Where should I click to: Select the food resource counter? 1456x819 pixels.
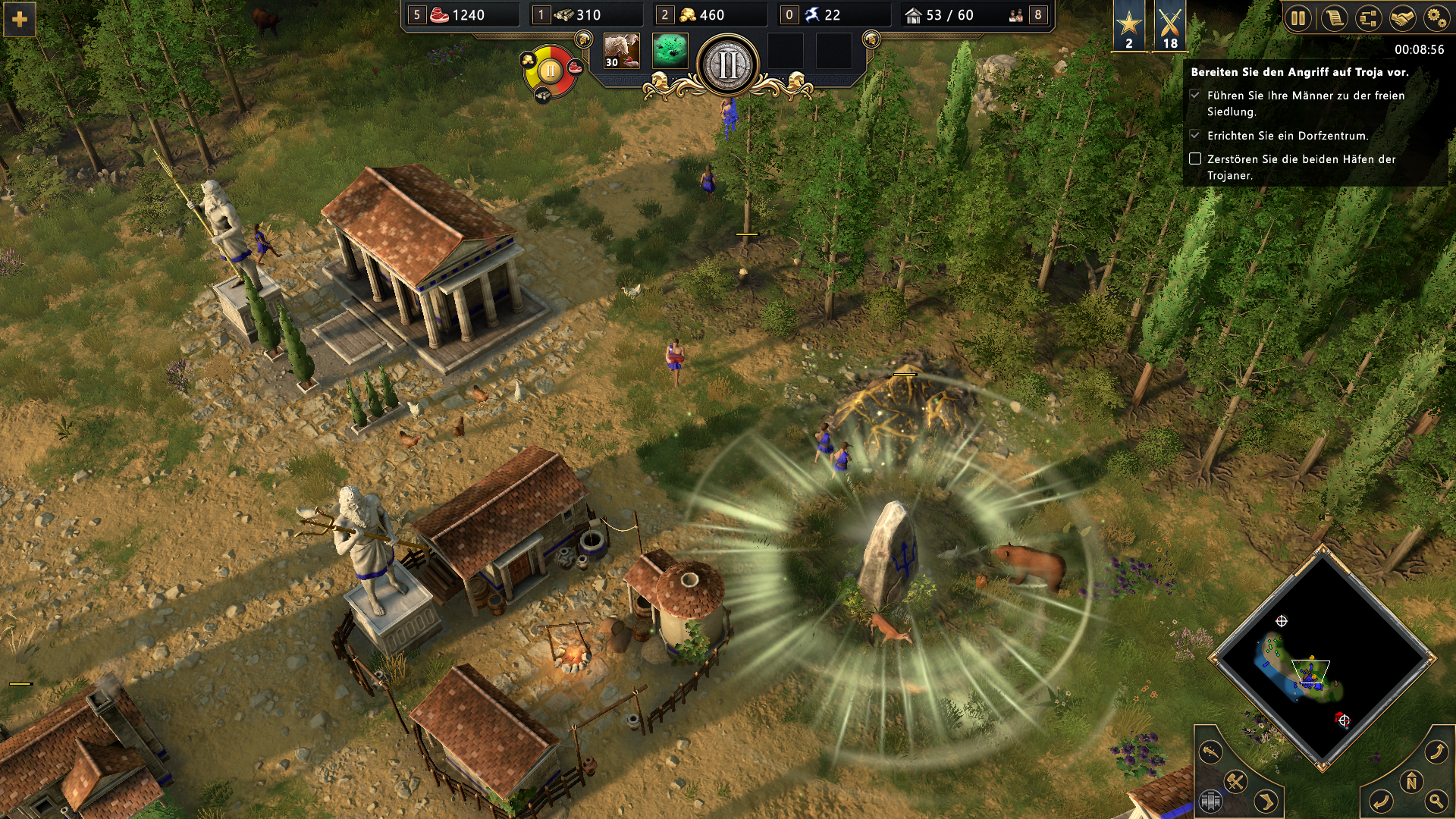(x=459, y=15)
